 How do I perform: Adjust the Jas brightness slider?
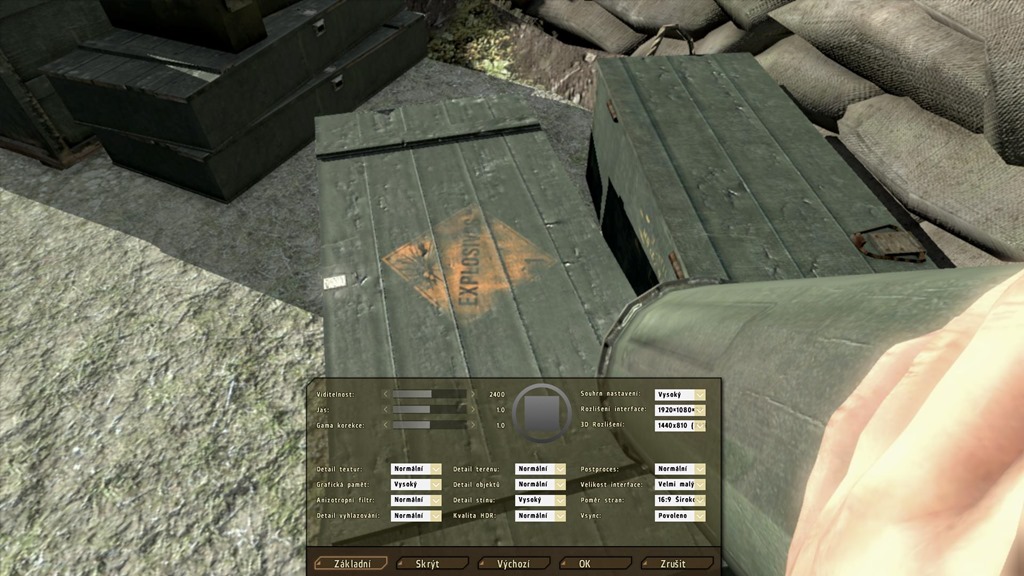pyautogui.click(x=430, y=409)
